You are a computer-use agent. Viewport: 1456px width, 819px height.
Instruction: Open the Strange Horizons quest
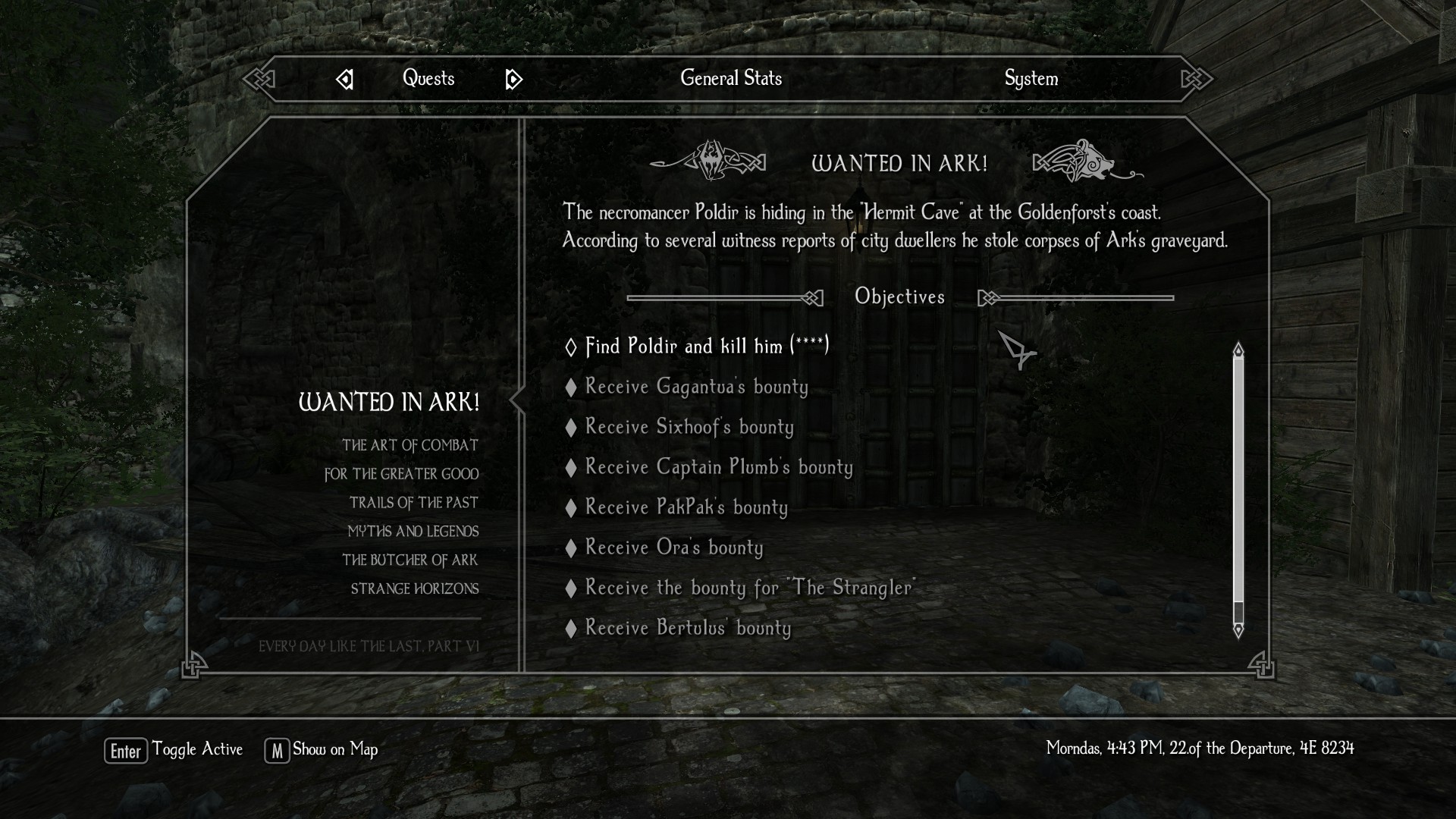coord(414,589)
